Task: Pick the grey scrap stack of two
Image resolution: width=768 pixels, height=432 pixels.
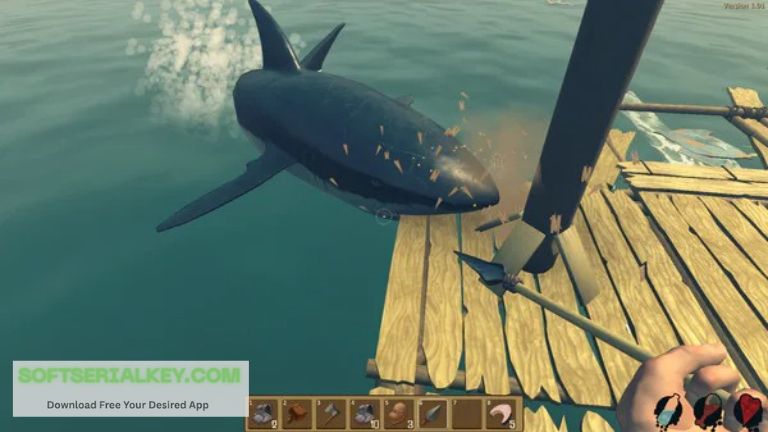Action: 263,414
